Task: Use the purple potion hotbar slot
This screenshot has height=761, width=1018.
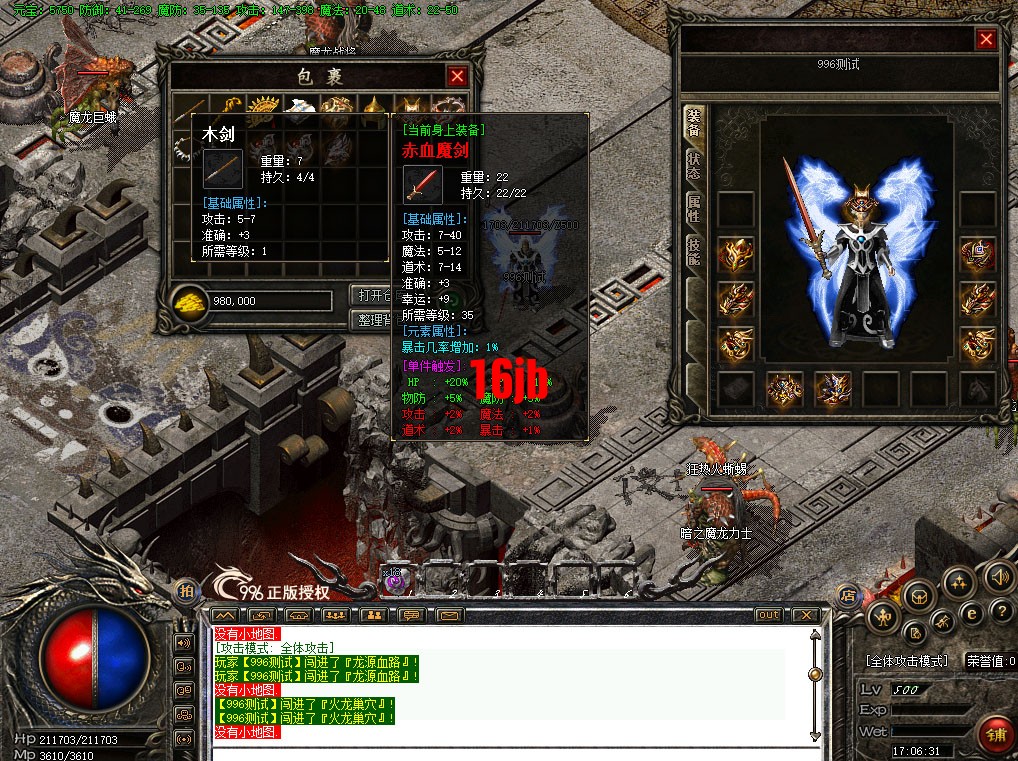Action: point(397,578)
